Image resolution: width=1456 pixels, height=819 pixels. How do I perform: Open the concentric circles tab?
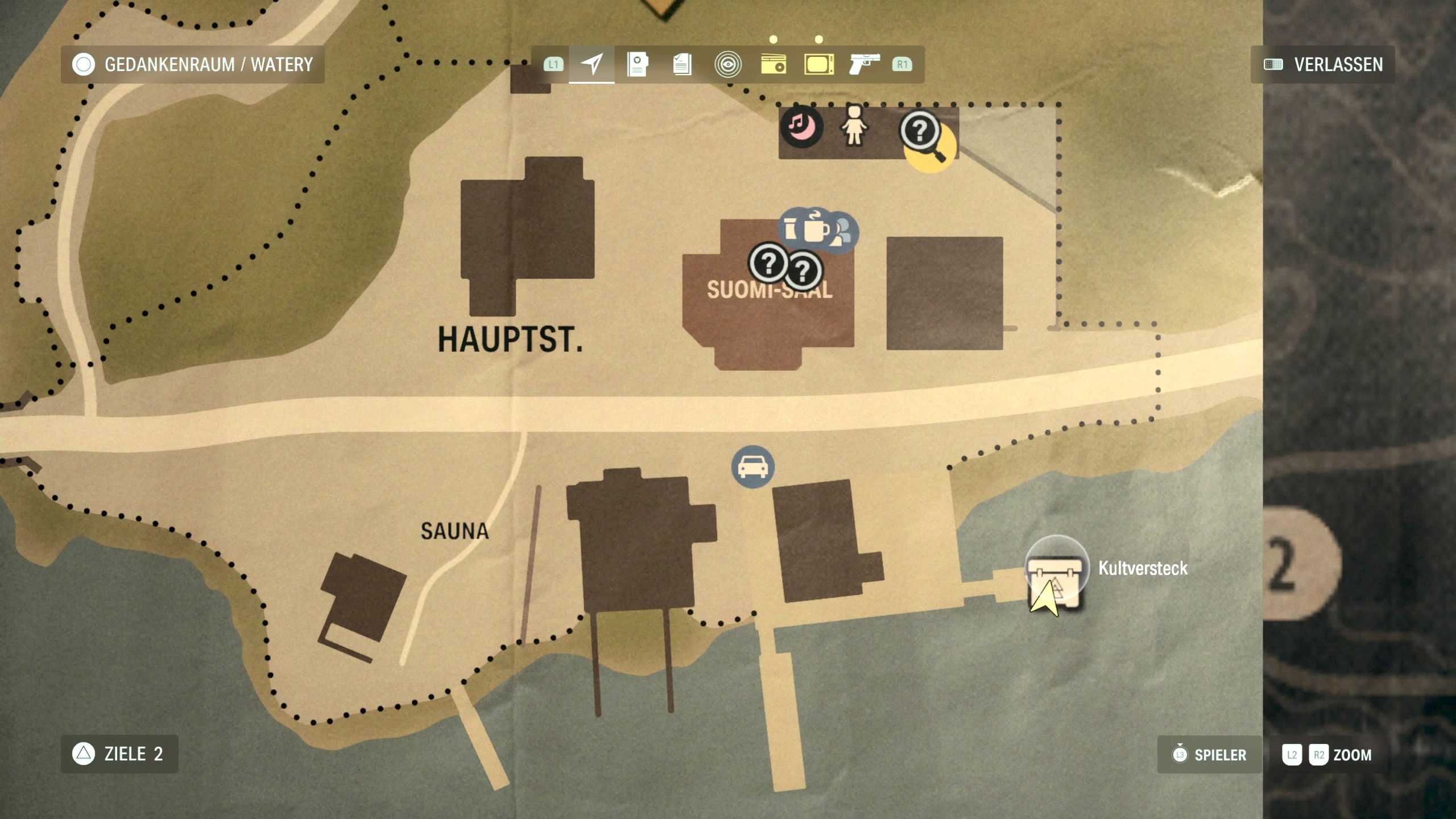[x=727, y=64]
